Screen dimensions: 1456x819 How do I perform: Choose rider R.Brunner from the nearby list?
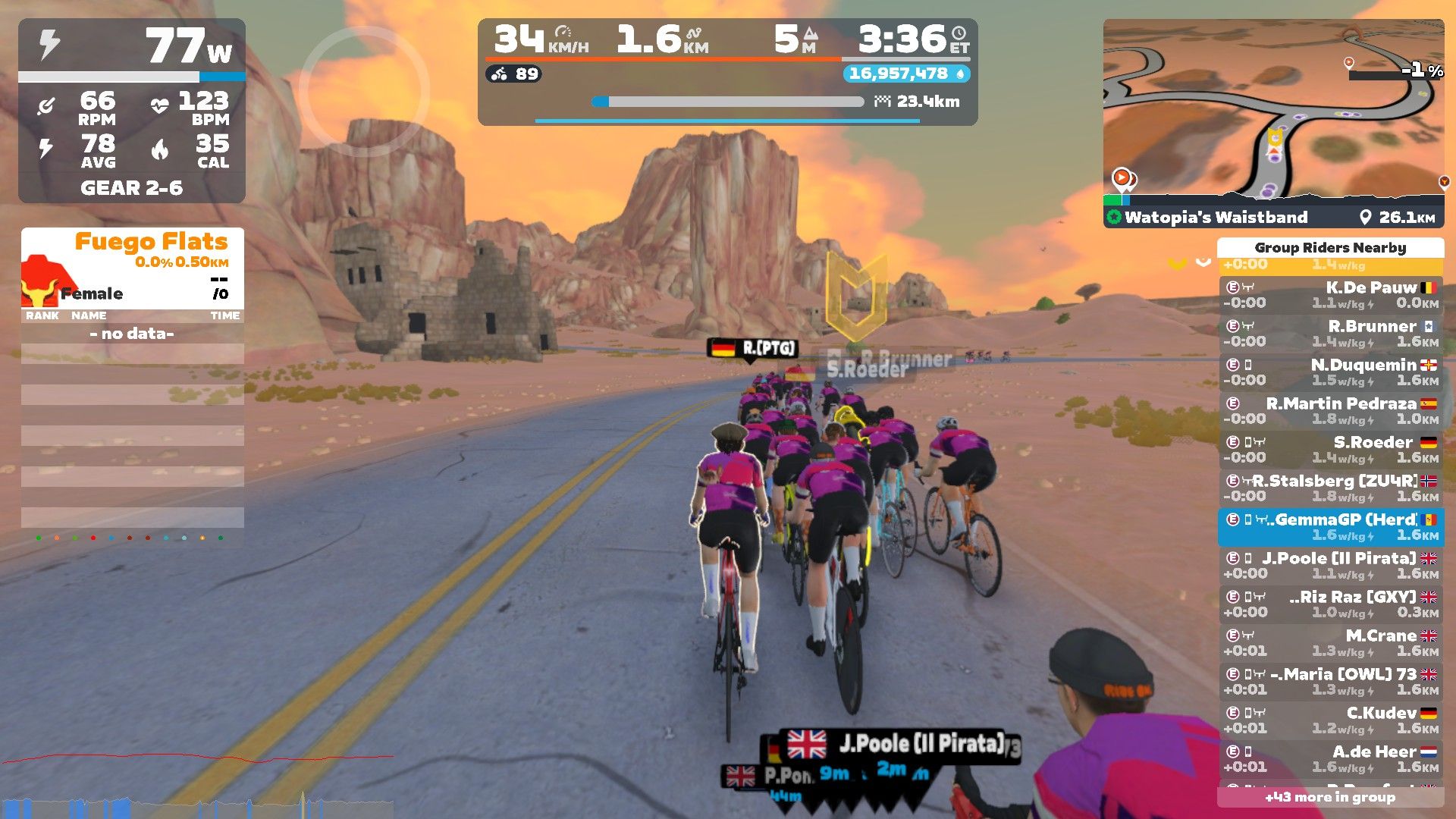point(1331,334)
